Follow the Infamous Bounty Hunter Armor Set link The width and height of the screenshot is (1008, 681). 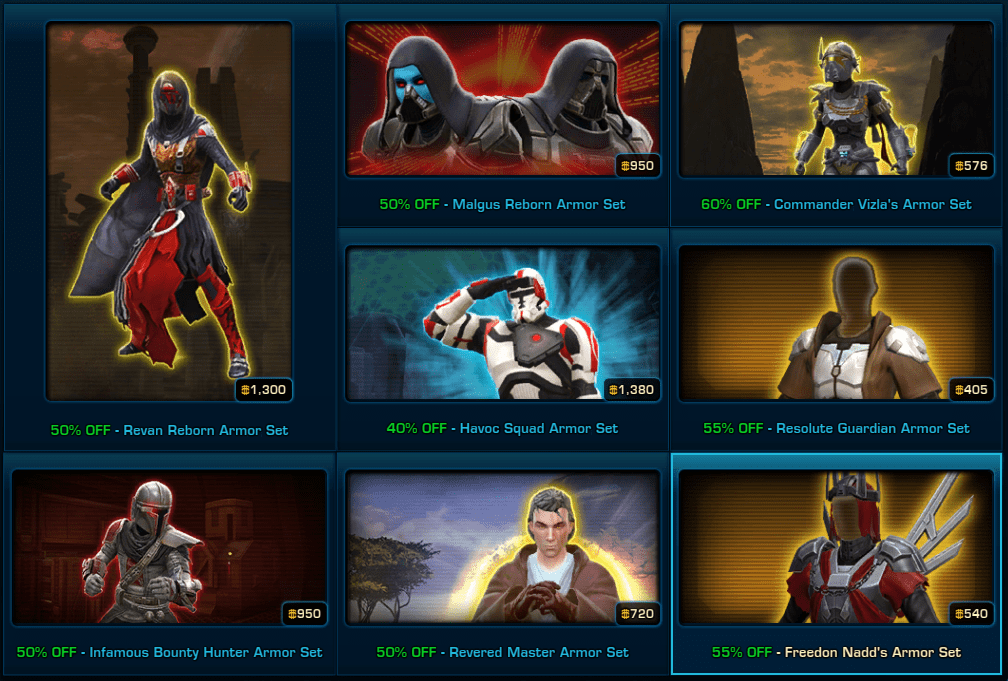205,652
